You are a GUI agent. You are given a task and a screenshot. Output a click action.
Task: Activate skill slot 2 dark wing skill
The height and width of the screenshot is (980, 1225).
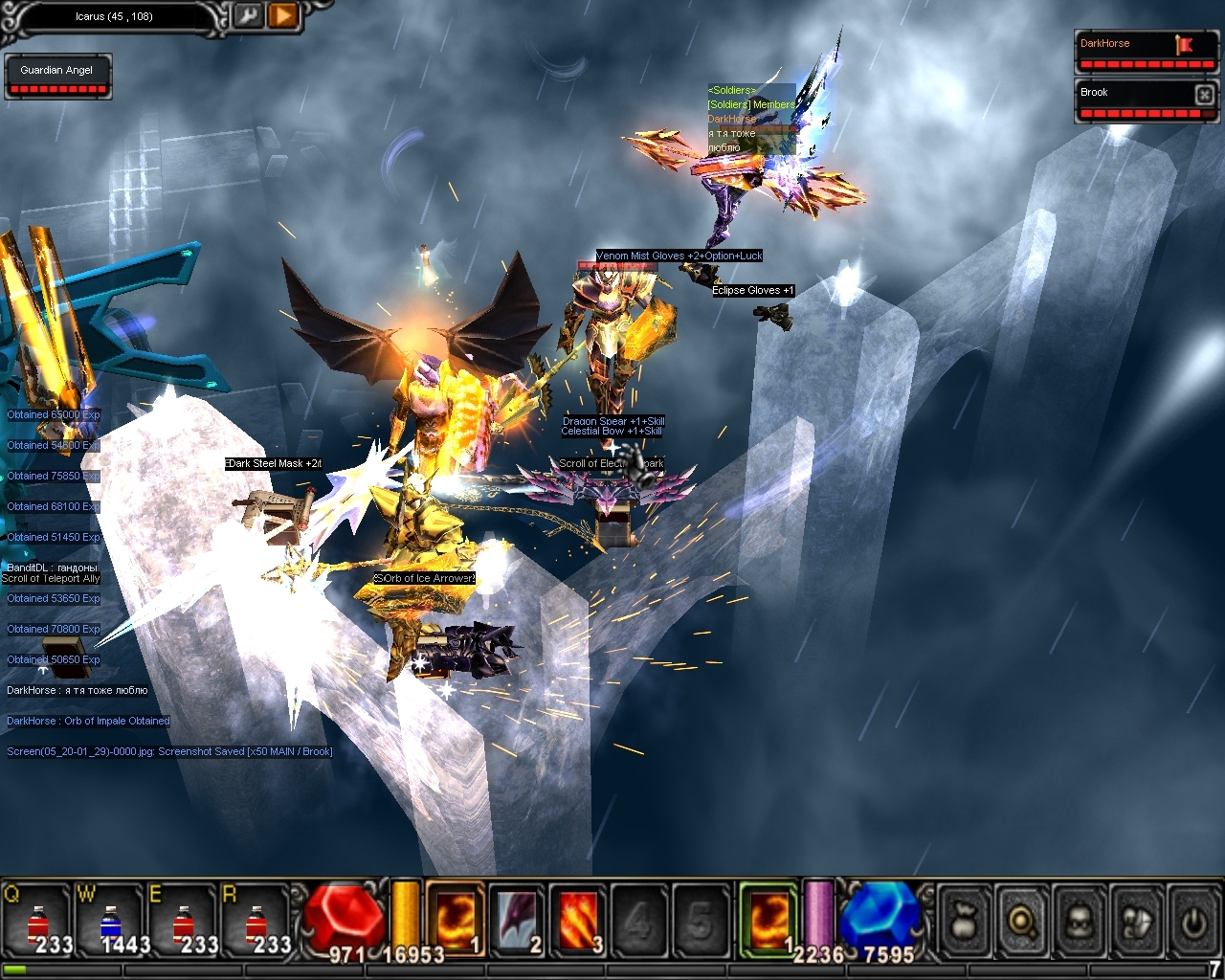517,920
